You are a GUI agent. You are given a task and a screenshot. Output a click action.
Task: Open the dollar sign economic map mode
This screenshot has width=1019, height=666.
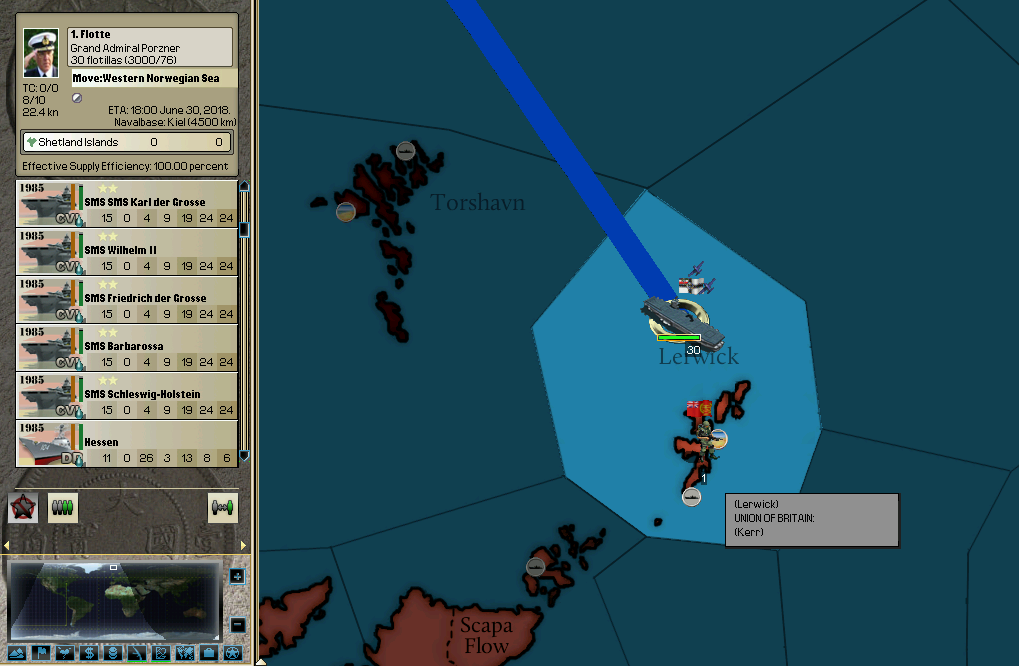click(86, 653)
